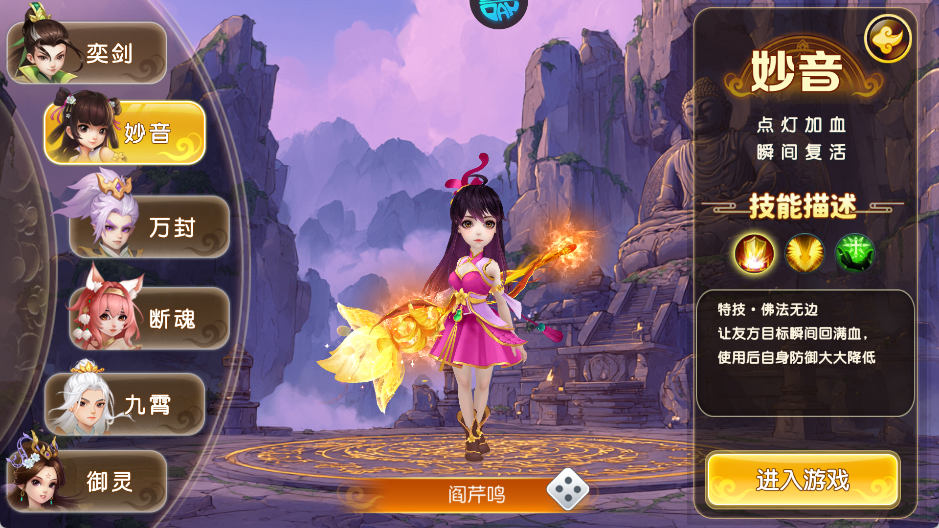The image size is (939, 528).
Task: Choose the 妙音 character class
Action: click(126, 132)
